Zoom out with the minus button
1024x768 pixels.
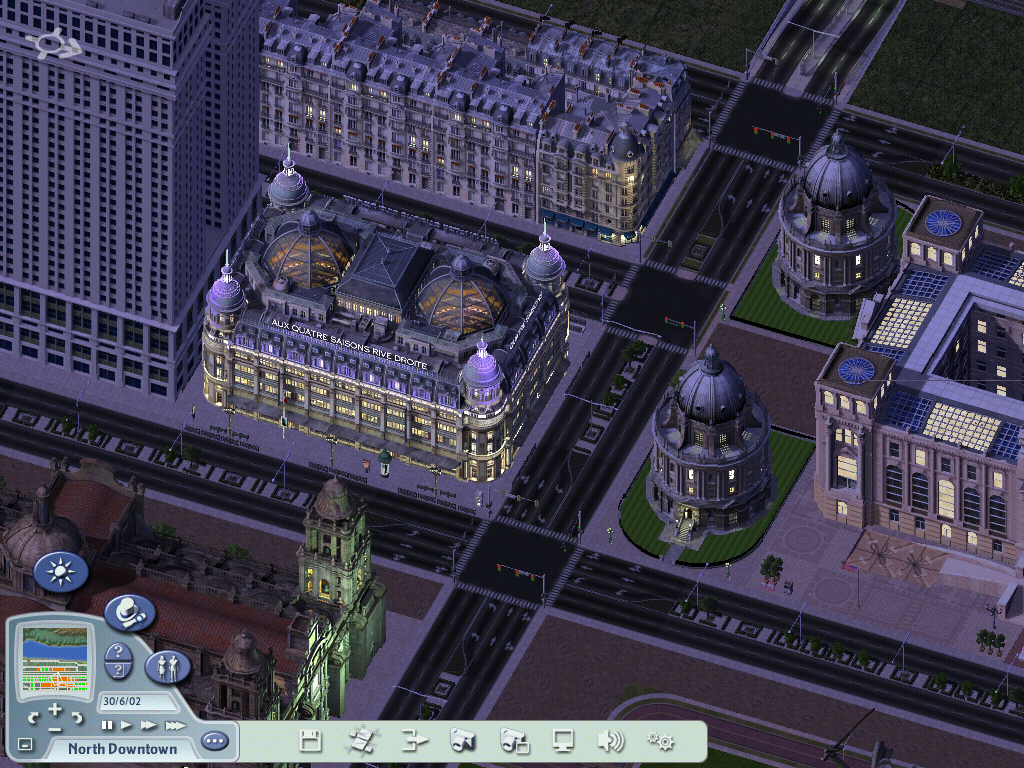tap(55, 728)
